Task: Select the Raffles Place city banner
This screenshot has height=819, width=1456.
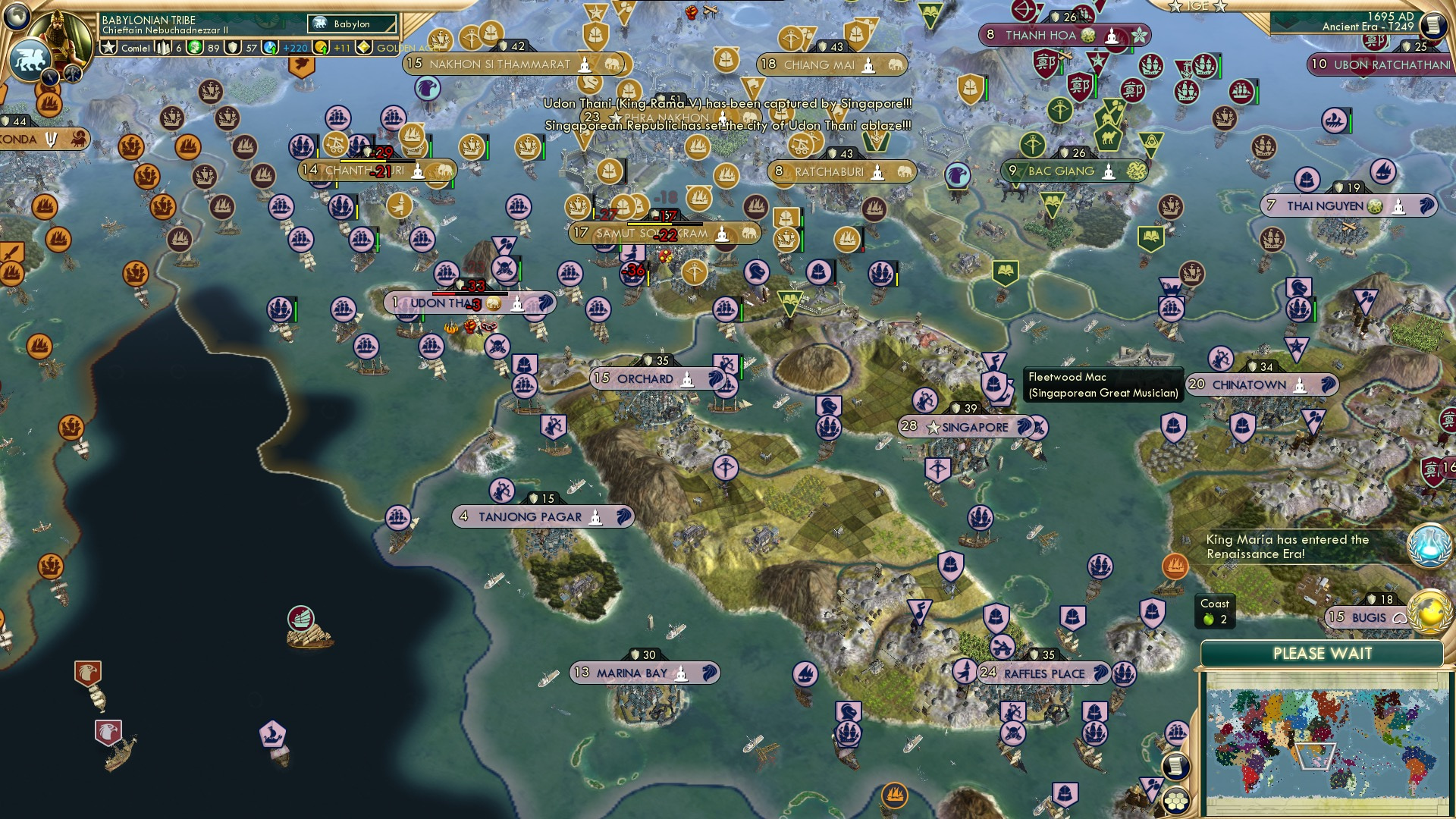Action: tap(1045, 673)
